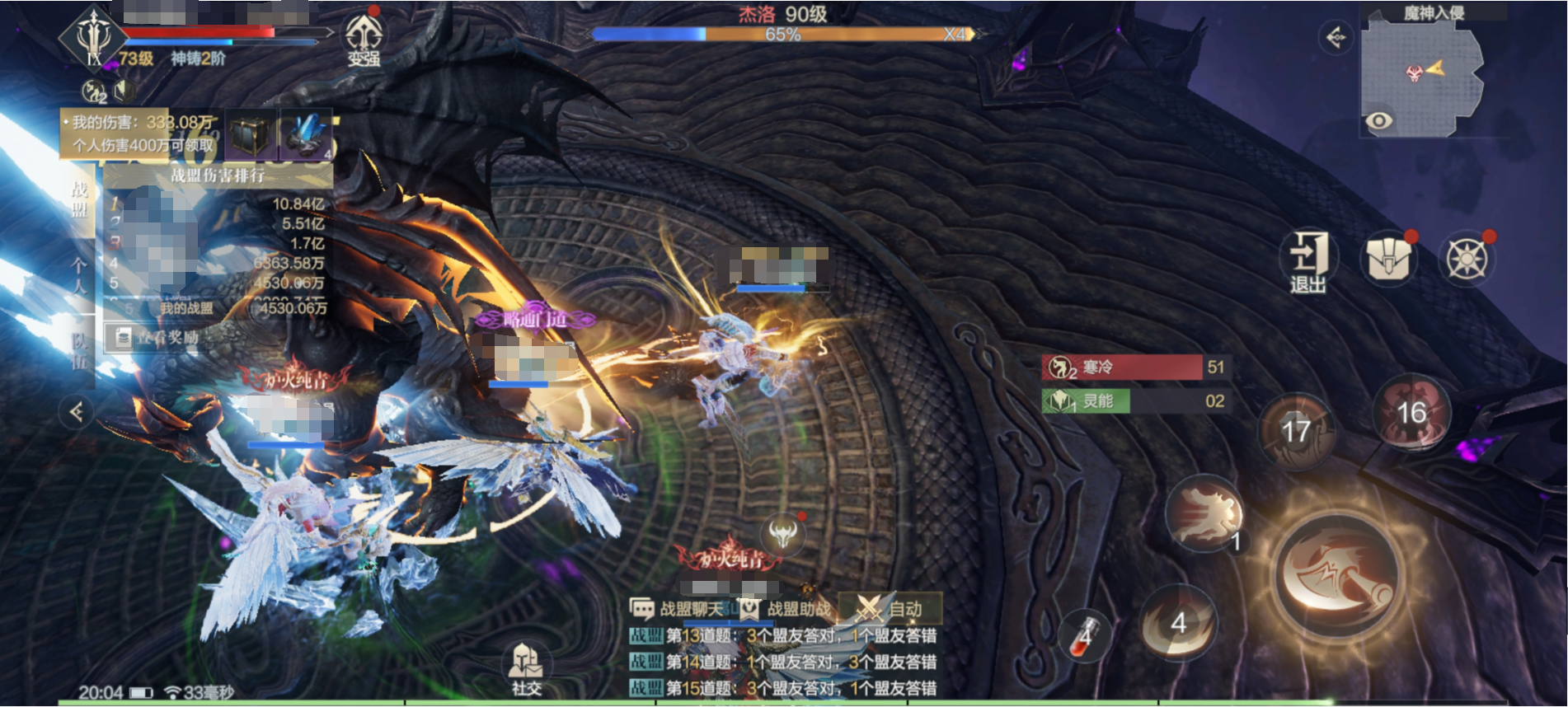The image size is (1568, 707).
Task: Use the main axe attack skill
Action: coord(1337,574)
